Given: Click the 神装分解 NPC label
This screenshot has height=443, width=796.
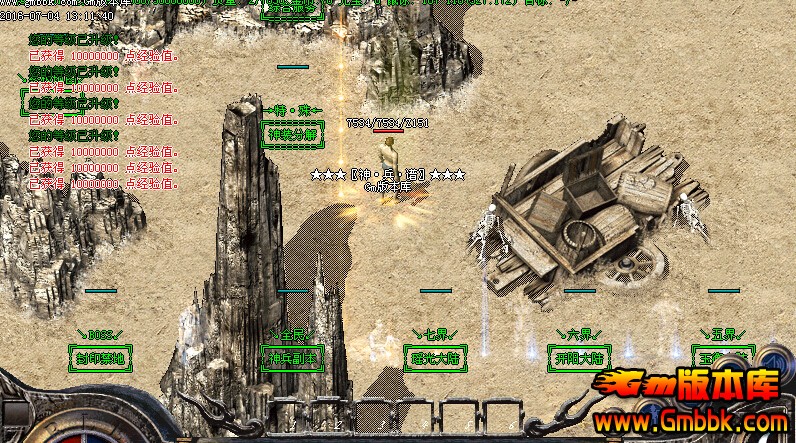Looking at the screenshot, I should [x=291, y=133].
